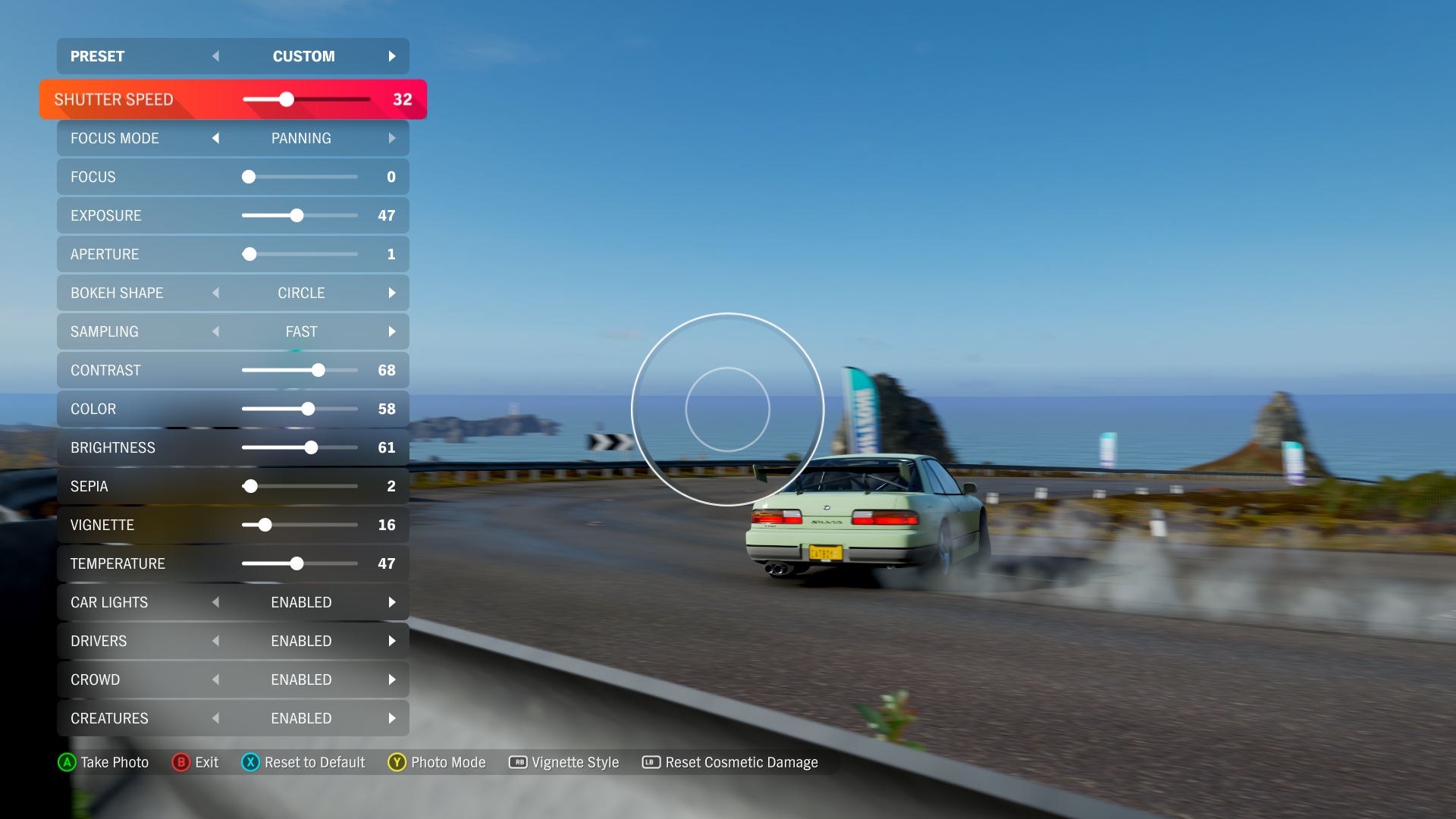Image resolution: width=1456 pixels, height=819 pixels.
Task: Change Bokeh Shape with the right arrow
Action: pos(392,293)
